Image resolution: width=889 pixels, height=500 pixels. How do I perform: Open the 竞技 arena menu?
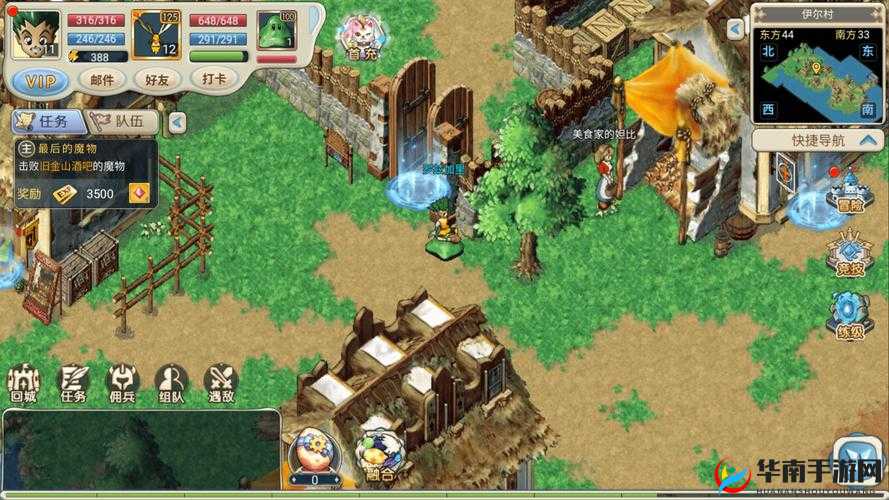tap(850, 256)
